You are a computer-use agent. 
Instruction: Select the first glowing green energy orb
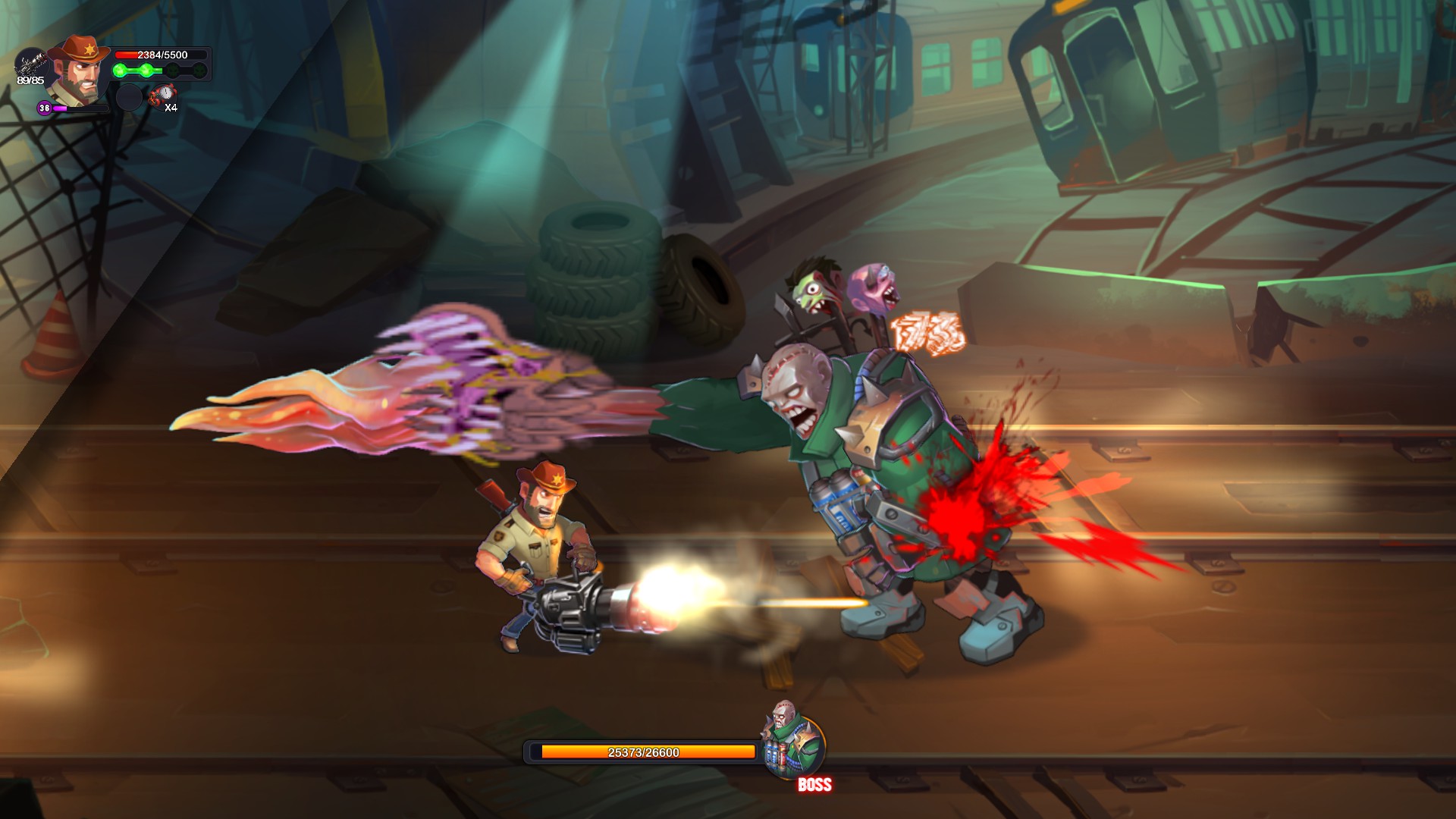point(119,70)
